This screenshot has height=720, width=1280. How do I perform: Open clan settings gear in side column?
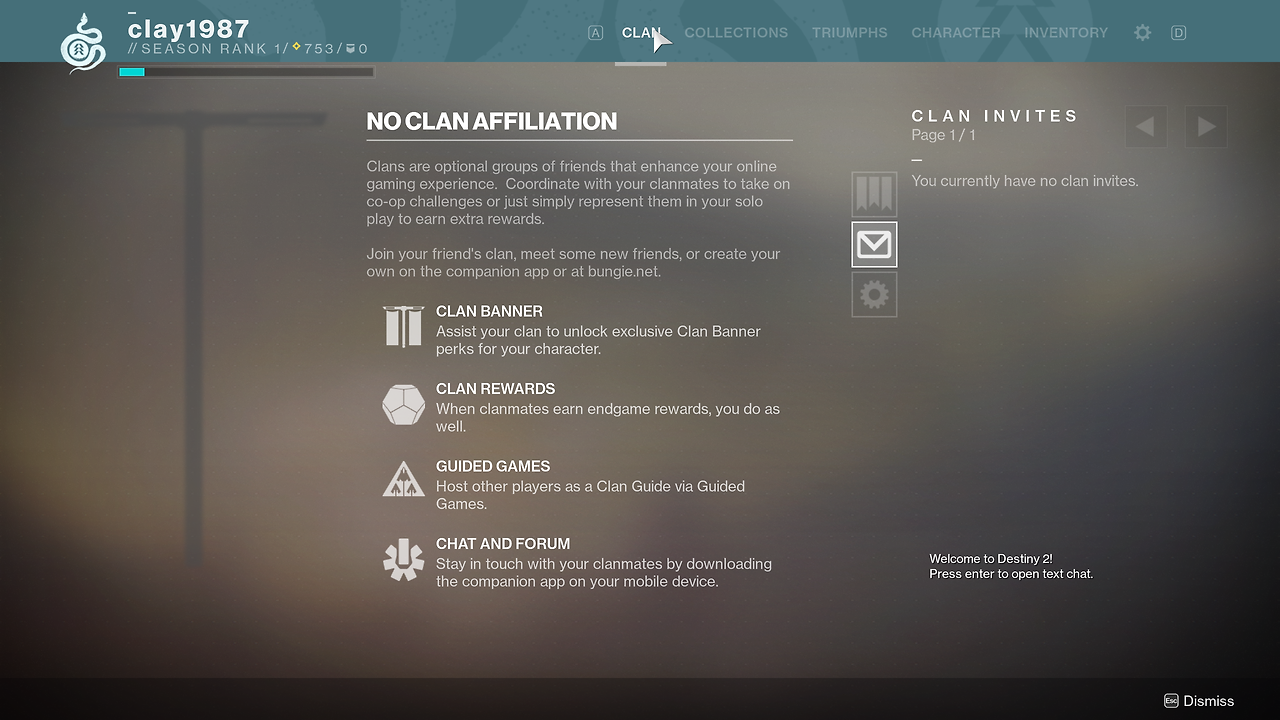(874, 295)
